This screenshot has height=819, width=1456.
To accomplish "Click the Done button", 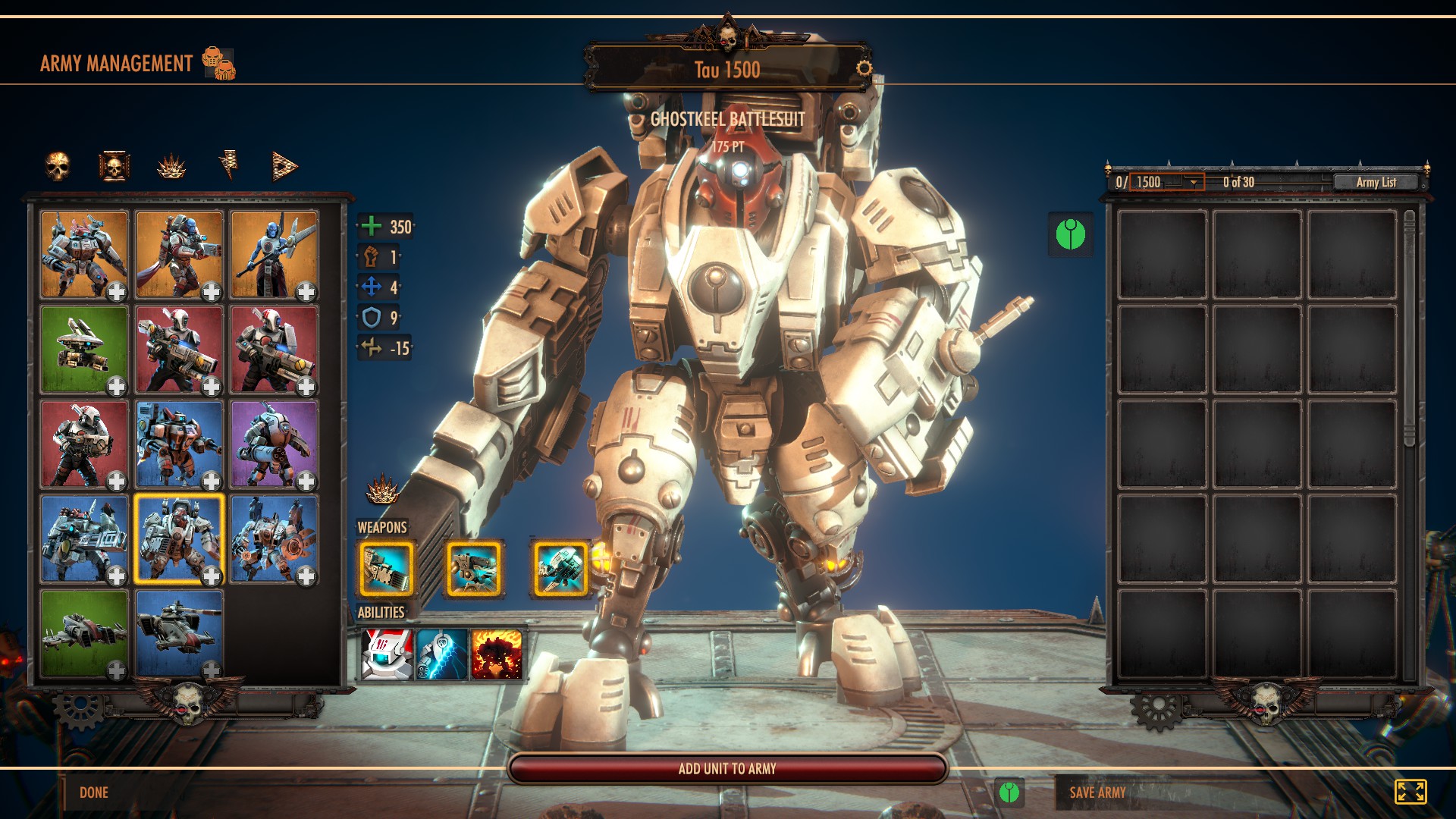I will pos(94,792).
